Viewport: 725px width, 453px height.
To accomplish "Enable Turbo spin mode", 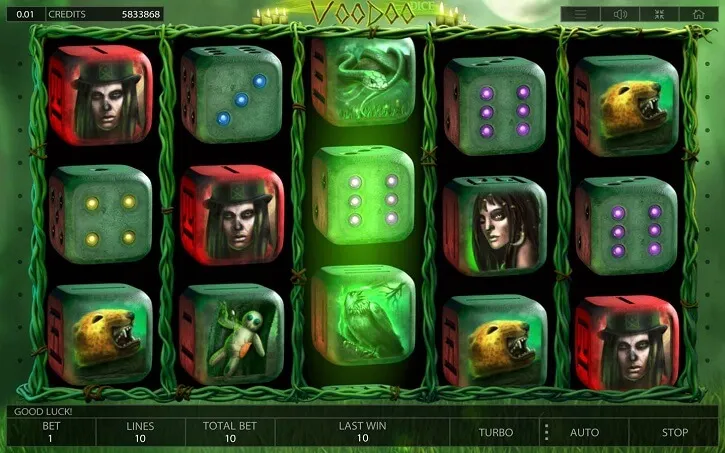I will coord(495,433).
